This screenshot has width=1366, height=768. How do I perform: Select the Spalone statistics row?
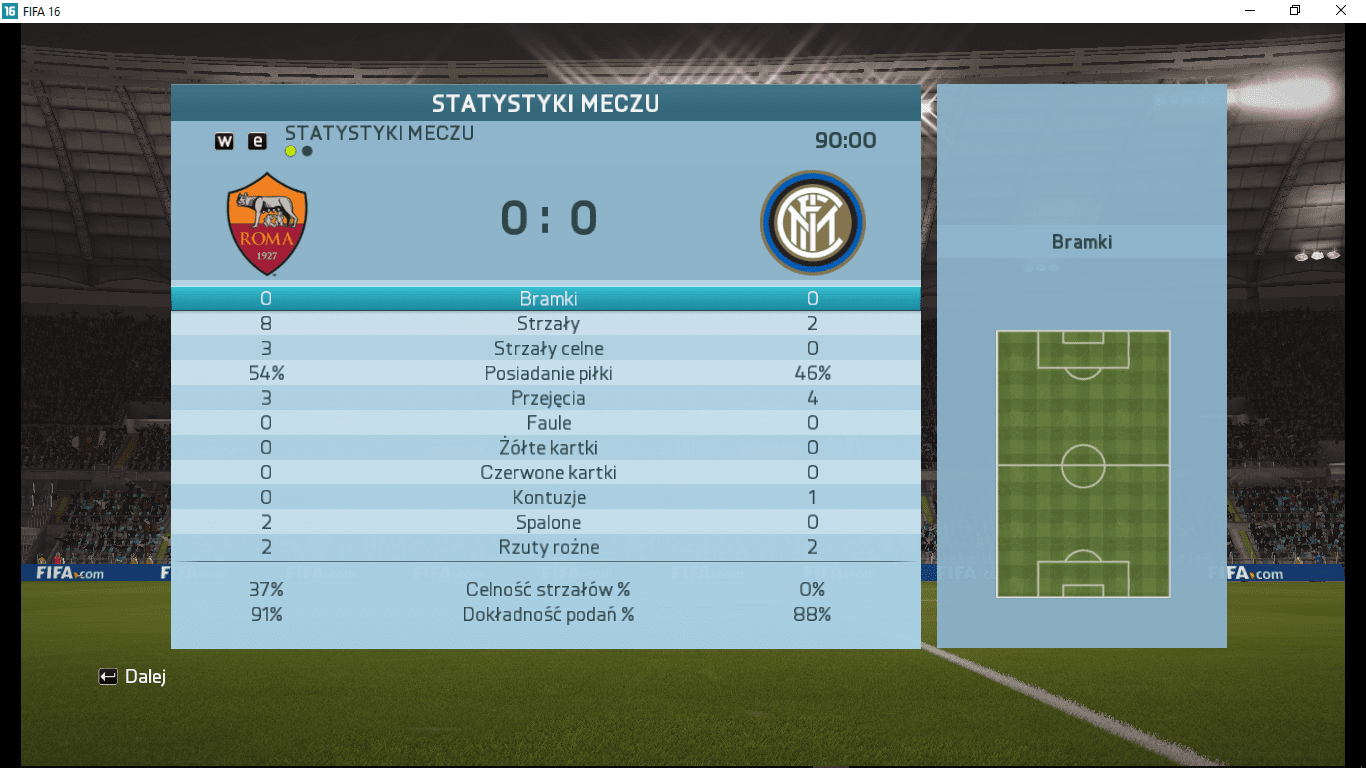[547, 523]
